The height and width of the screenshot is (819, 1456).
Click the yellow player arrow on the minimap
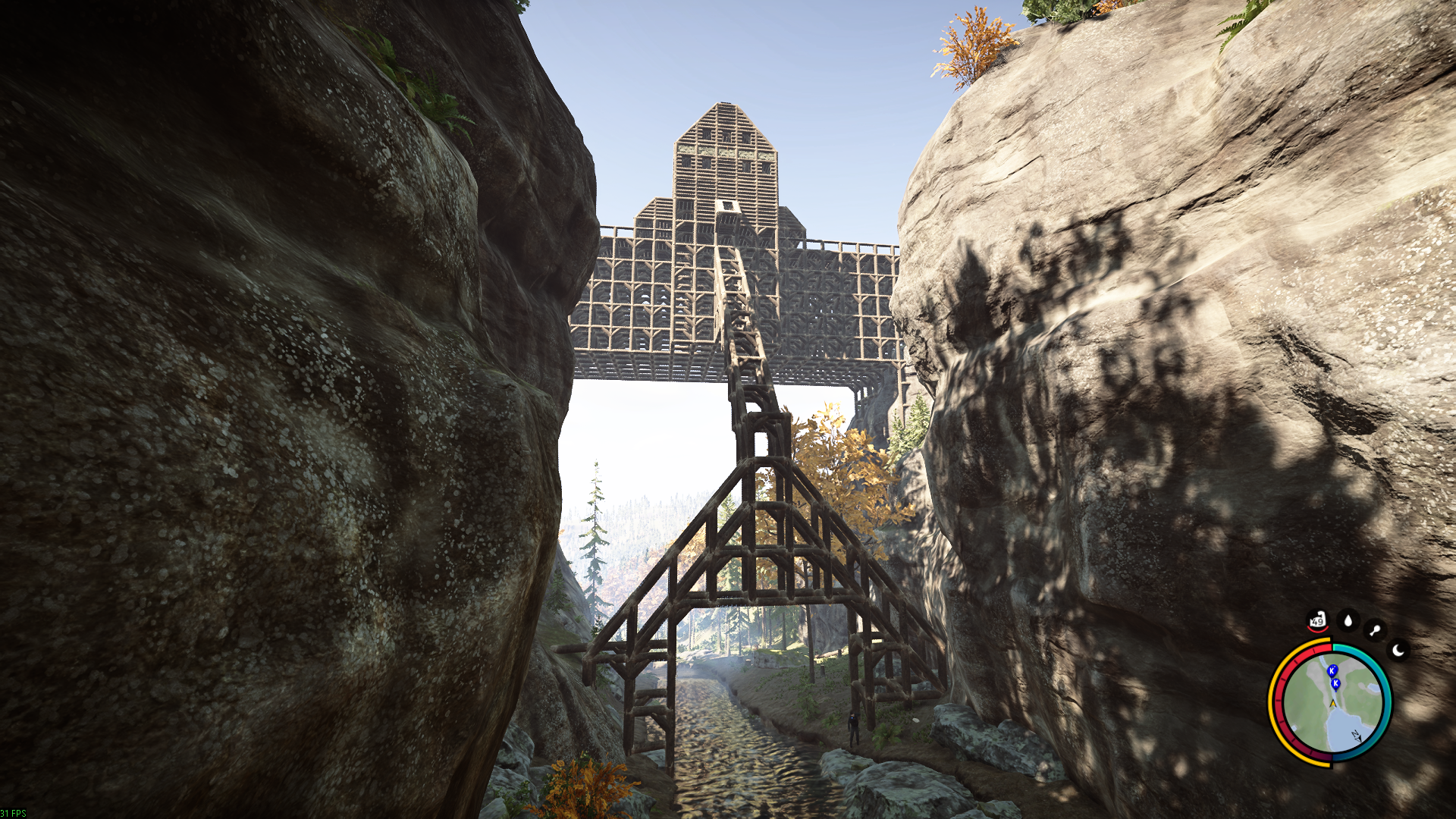[x=1332, y=704]
